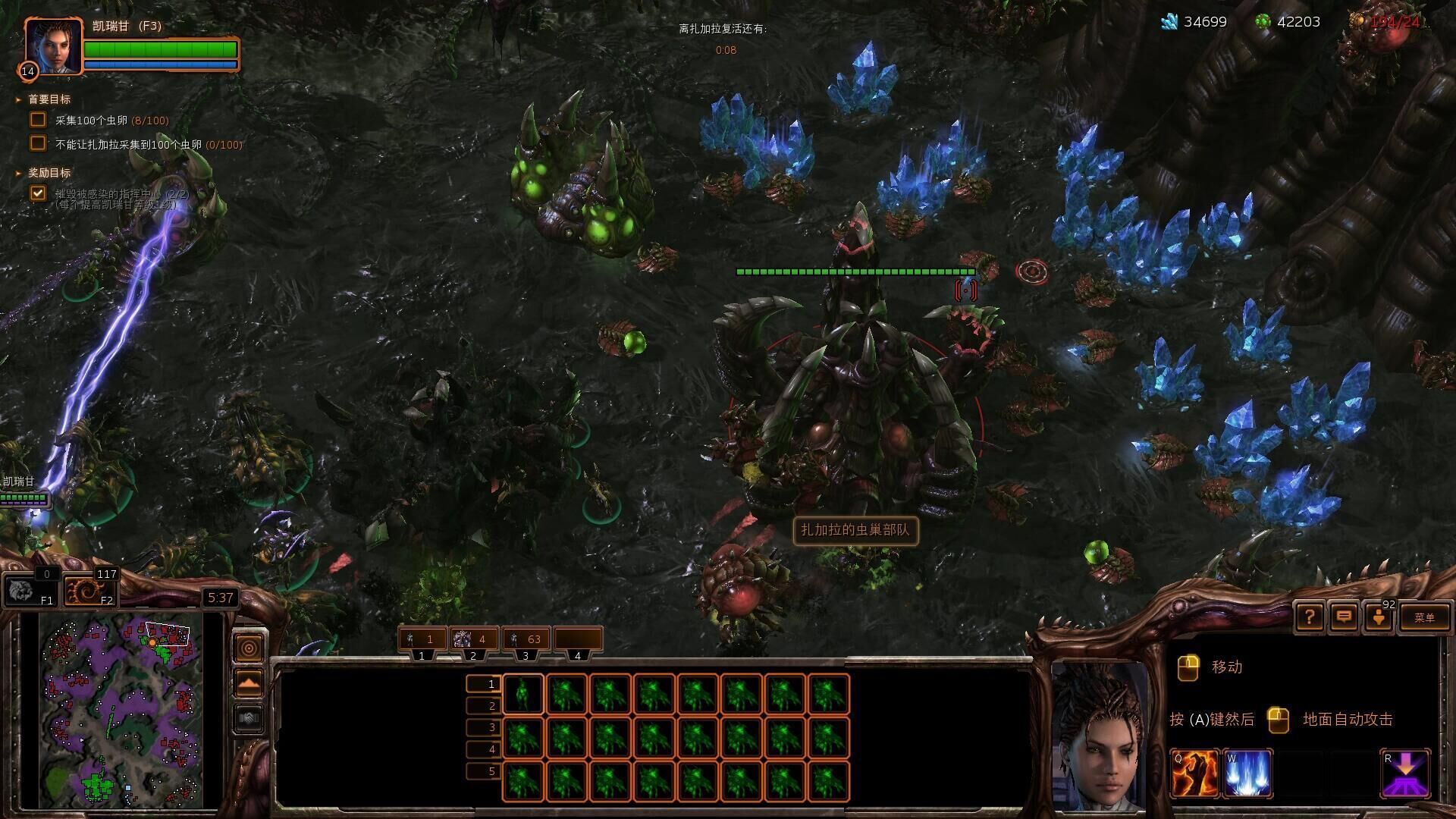Open the 菜单 game menu
This screenshot has width=1456, height=819.
click(x=1423, y=617)
